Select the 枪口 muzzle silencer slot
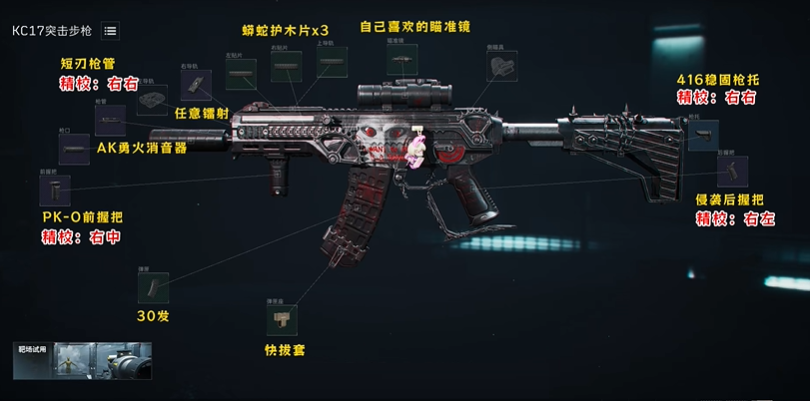Image resolution: width=810 pixels, height=401 pixels. tap(75, 149)
